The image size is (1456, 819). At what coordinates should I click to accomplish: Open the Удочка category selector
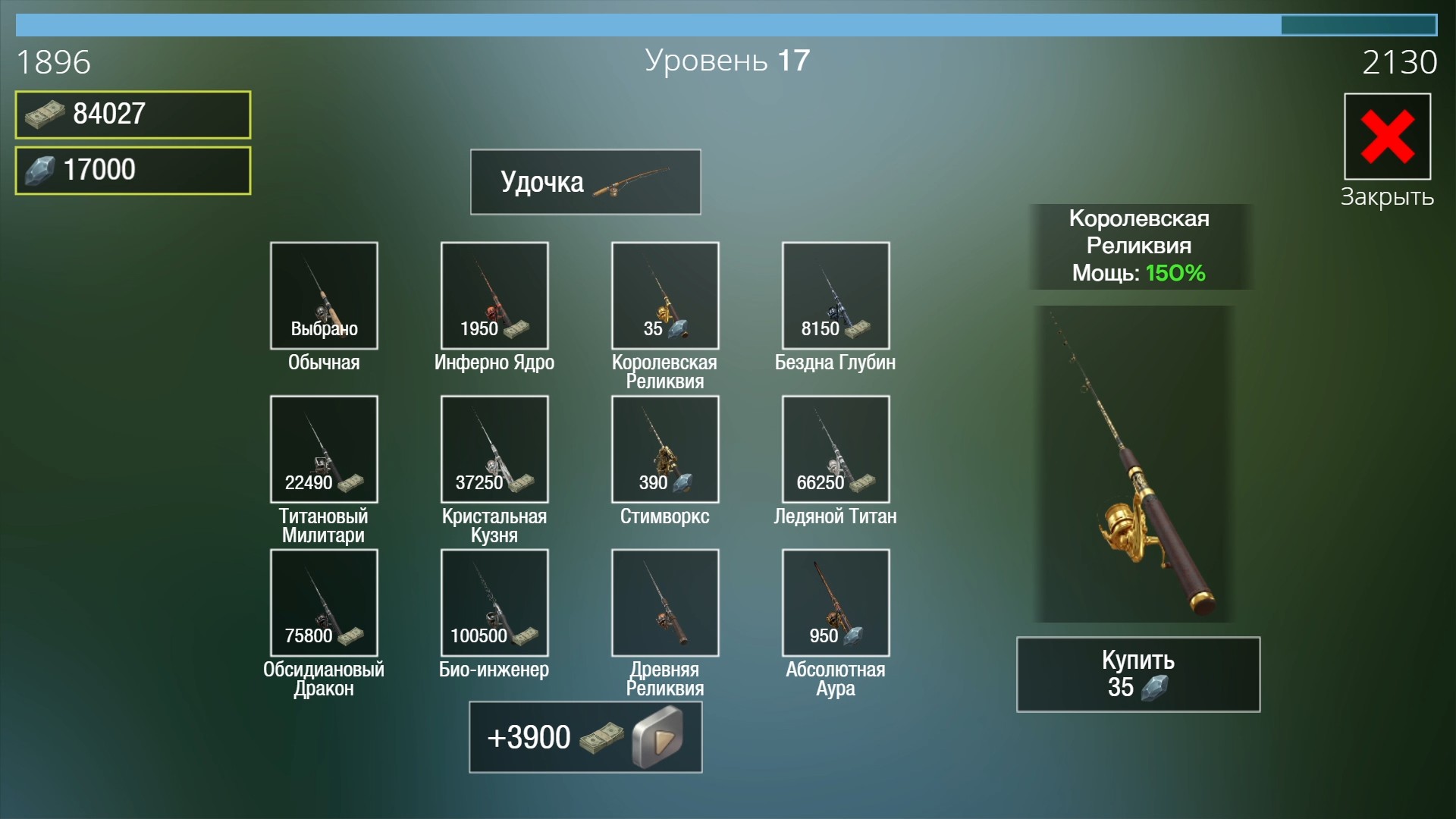point(585,181)
